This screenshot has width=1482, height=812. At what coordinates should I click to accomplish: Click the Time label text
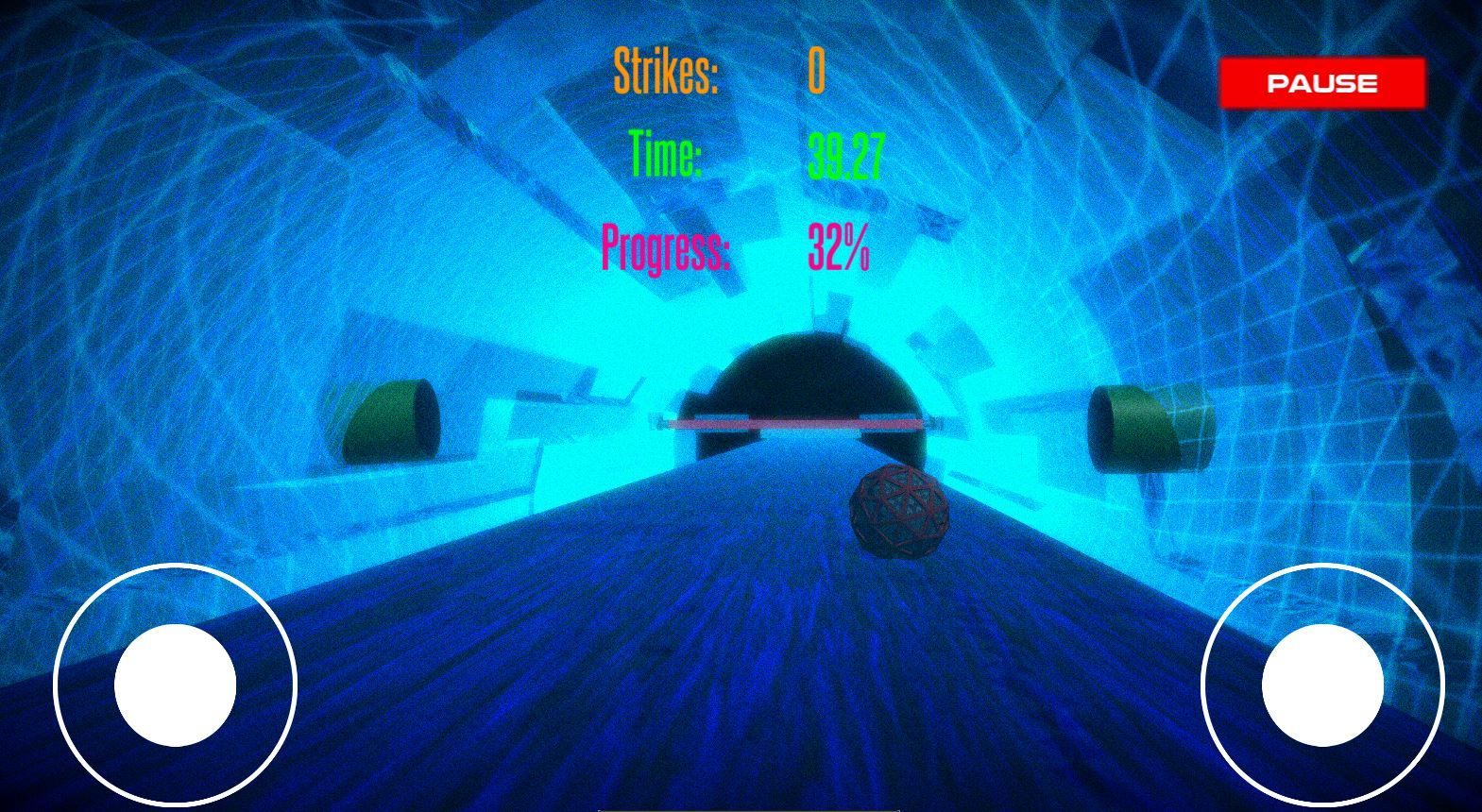coord(664,151)
